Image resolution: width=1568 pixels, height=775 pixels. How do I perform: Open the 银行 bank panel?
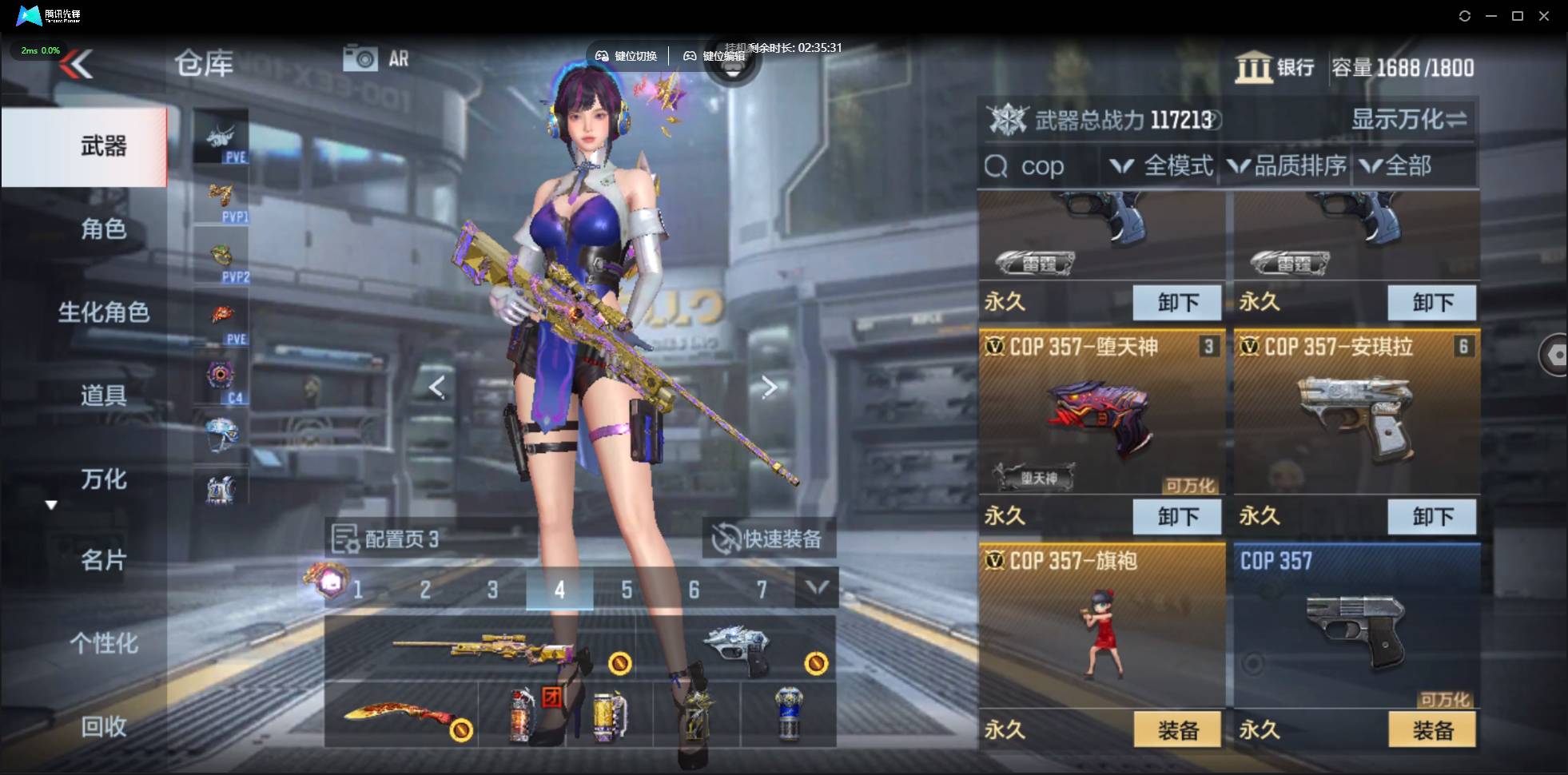pos(1274,67)
